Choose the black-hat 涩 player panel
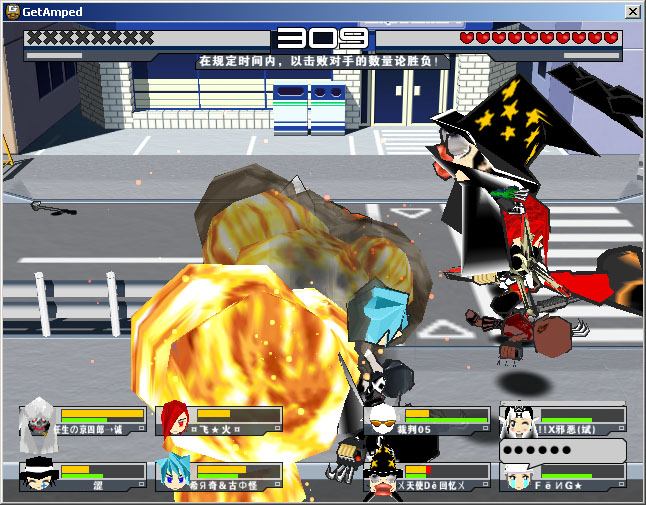Viewport: 646px width, 505px height. pyautogui.click(x=81, y=475)
